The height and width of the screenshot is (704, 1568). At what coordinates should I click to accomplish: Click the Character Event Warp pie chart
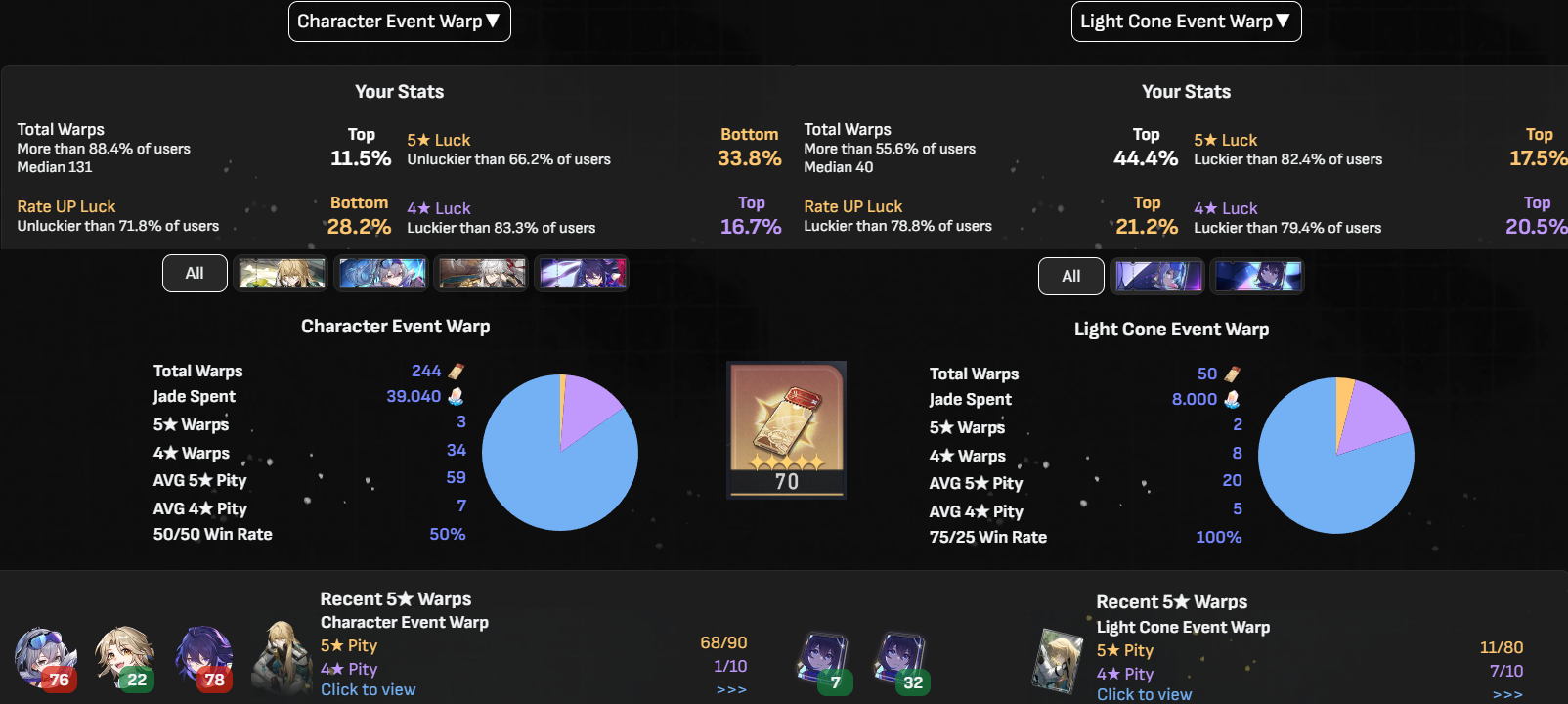click(560, 452)
